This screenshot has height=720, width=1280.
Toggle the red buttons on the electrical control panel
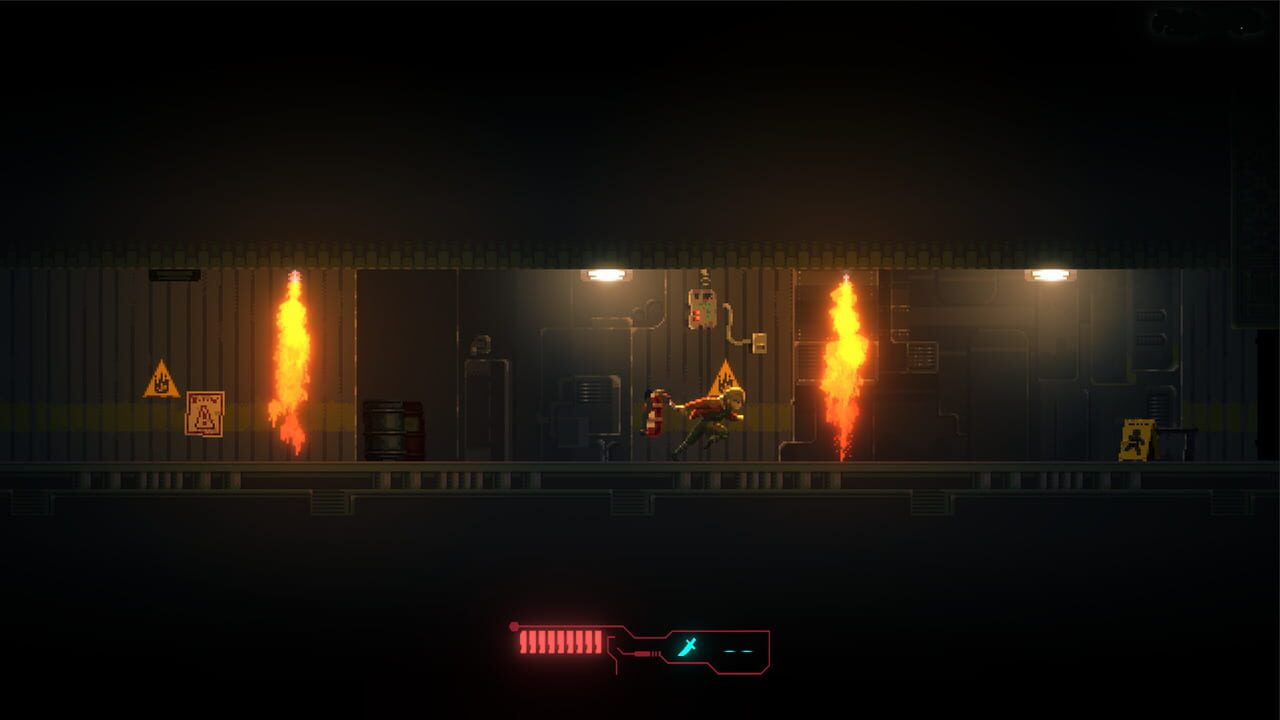(x=696, y=315)
